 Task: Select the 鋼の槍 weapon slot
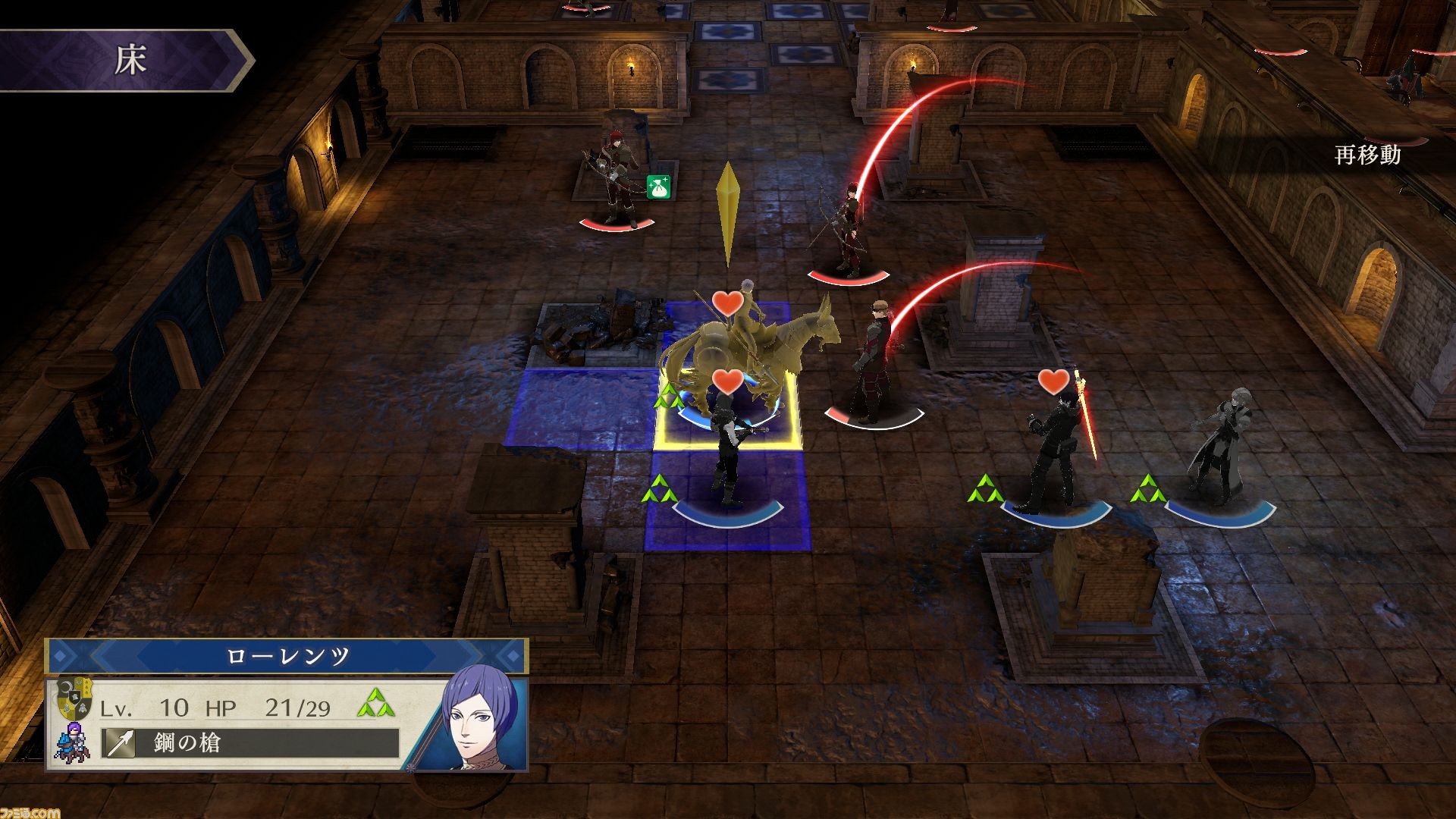tap(250, 743)
